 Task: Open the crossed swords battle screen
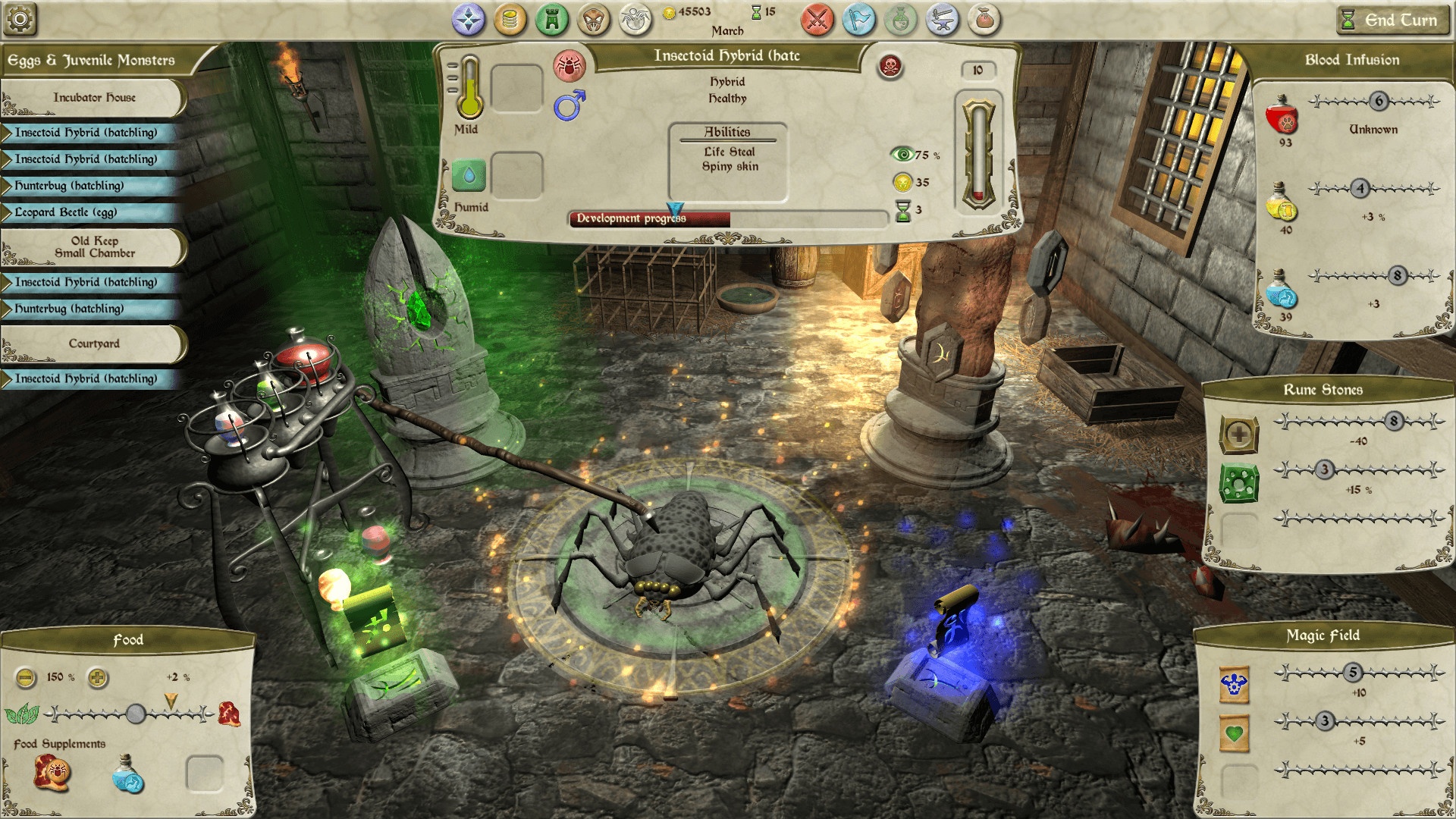[x=817, y=20]
